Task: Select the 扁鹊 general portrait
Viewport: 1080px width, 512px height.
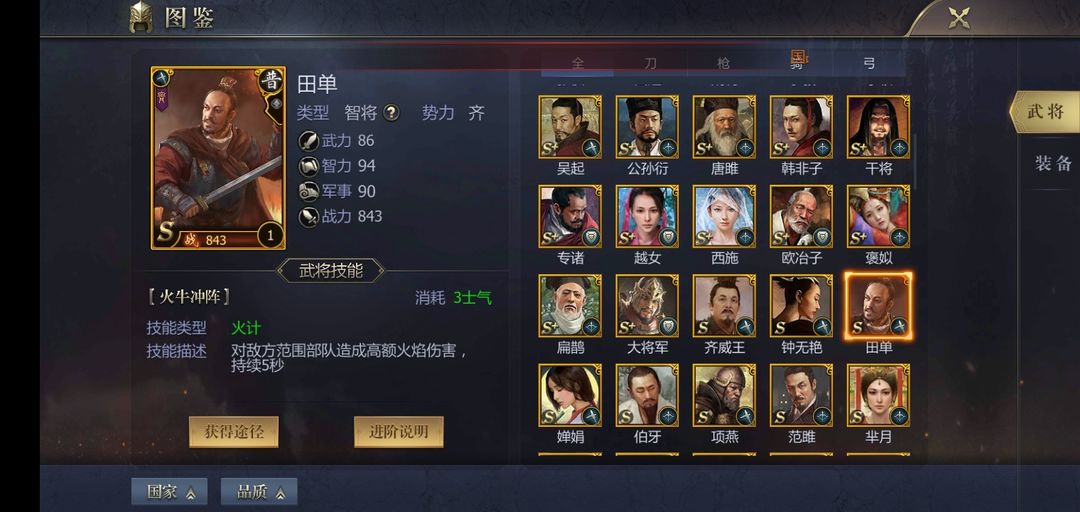Action: [570, 306]
